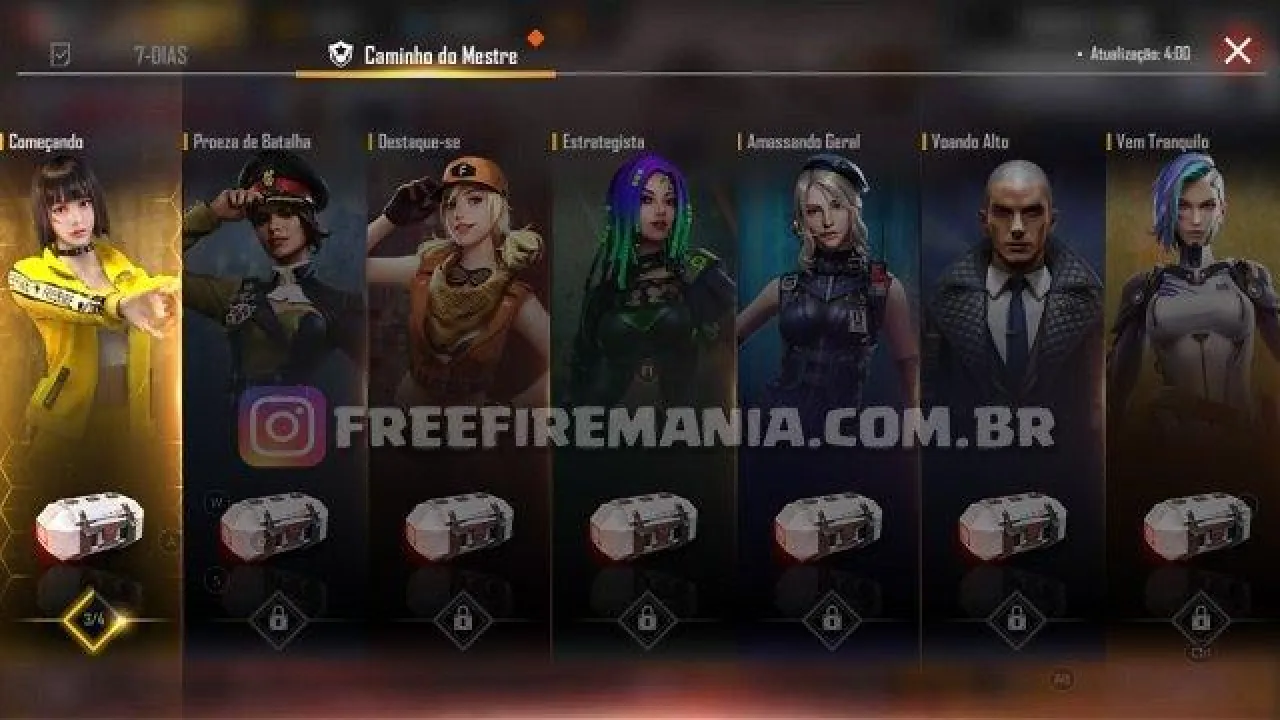Click the lock icon below Proeza de Batalha
1280x720 pixels.
(282, 620)
